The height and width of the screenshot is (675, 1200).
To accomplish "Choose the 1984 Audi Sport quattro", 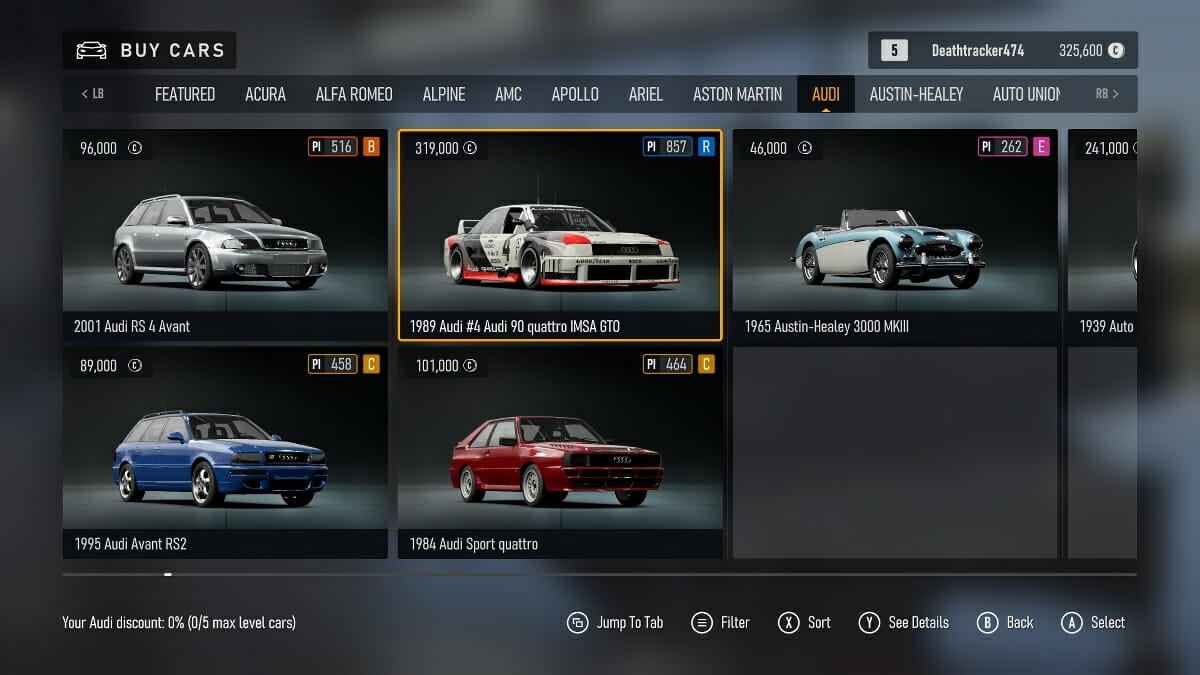I will pos(560,452).
